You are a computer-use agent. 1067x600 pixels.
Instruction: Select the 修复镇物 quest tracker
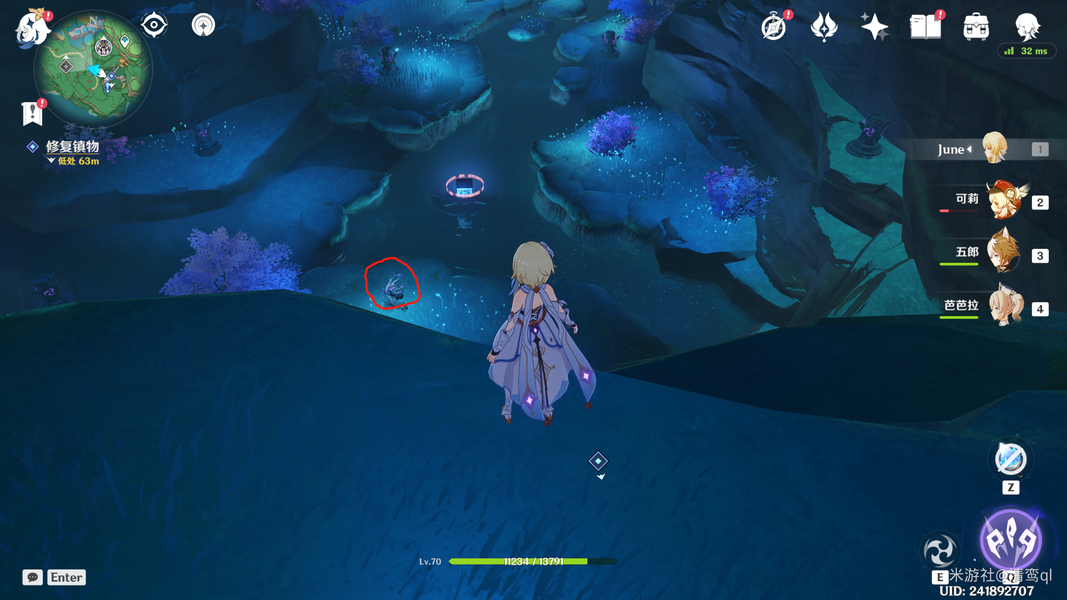(x=71, y=146)
